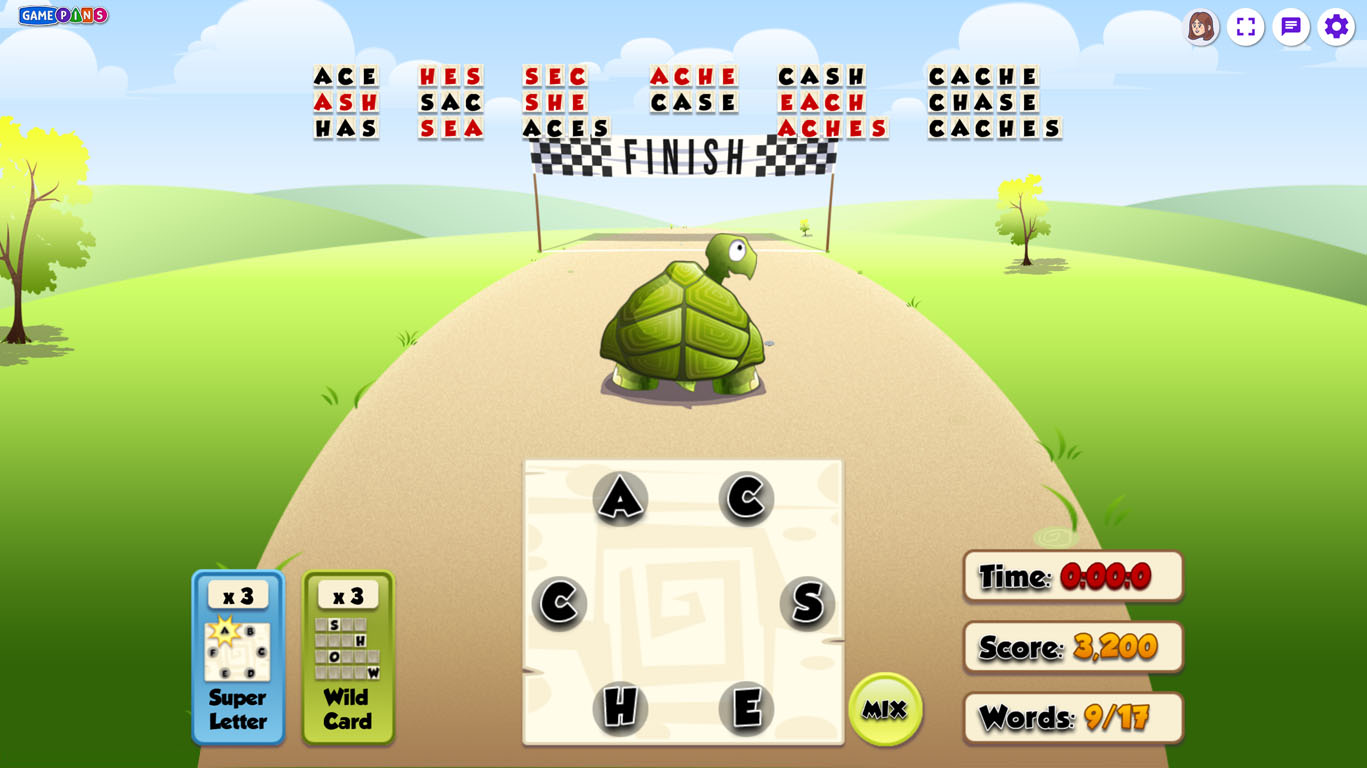Open the settings gear menu

click(x=1336, y=27)
